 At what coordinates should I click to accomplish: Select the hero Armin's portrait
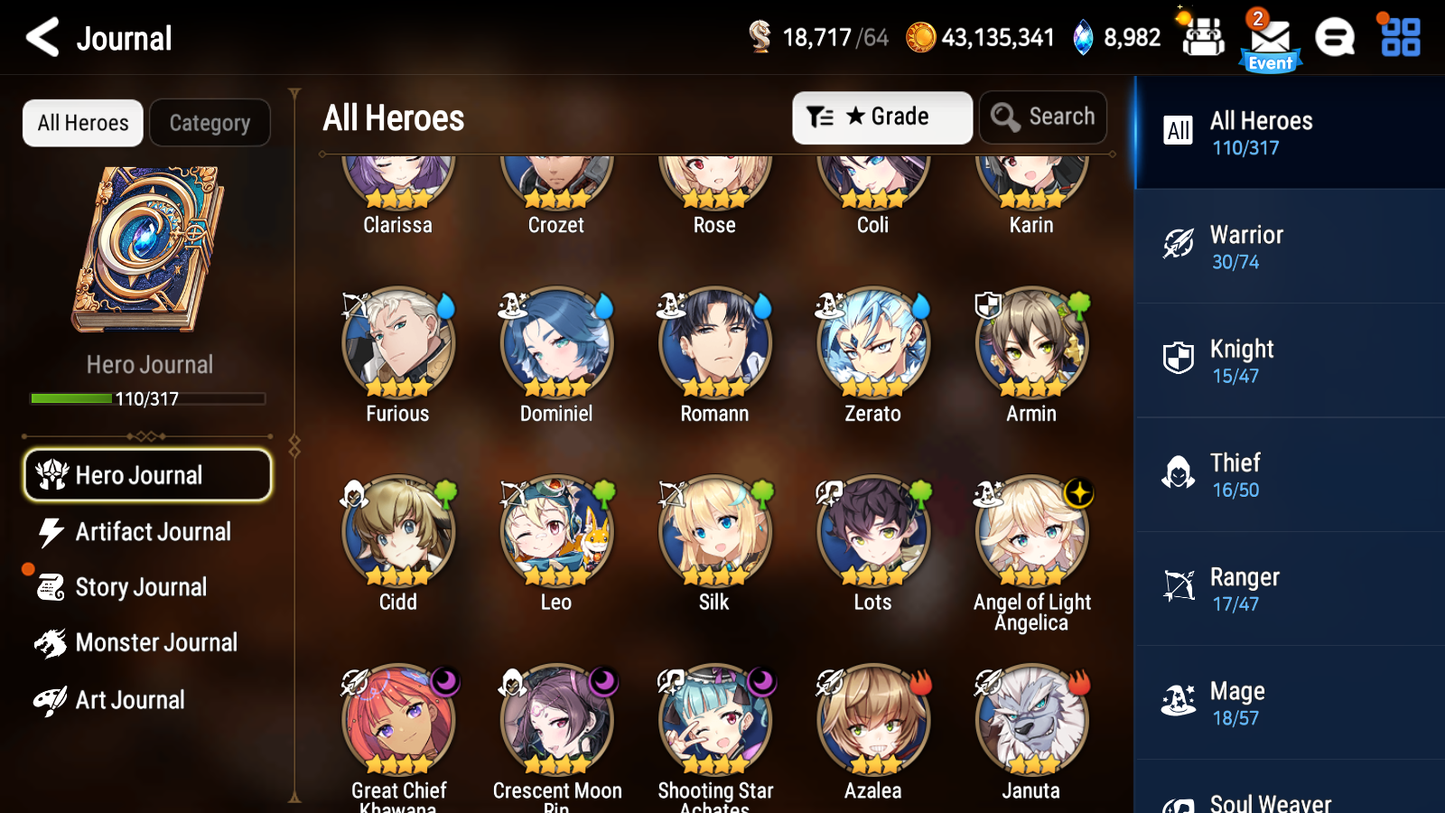point(1031,343)
